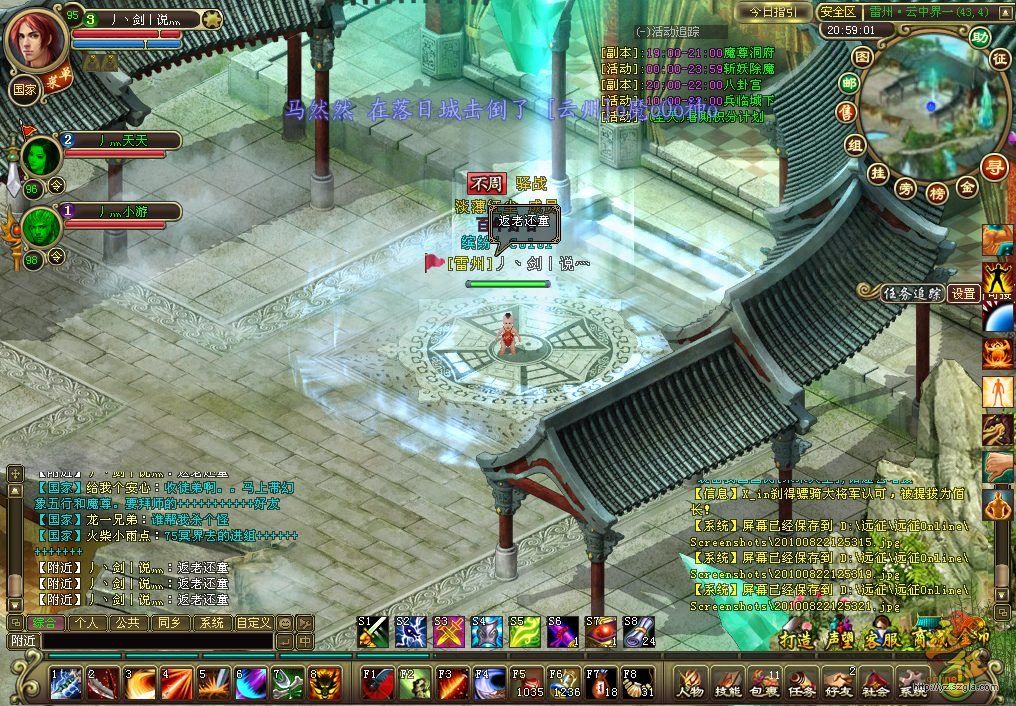Open the 今日指引 daily guide
The width and height of the screenshot is (1016, 706).
pyautogui.click(x=772, y=12)
